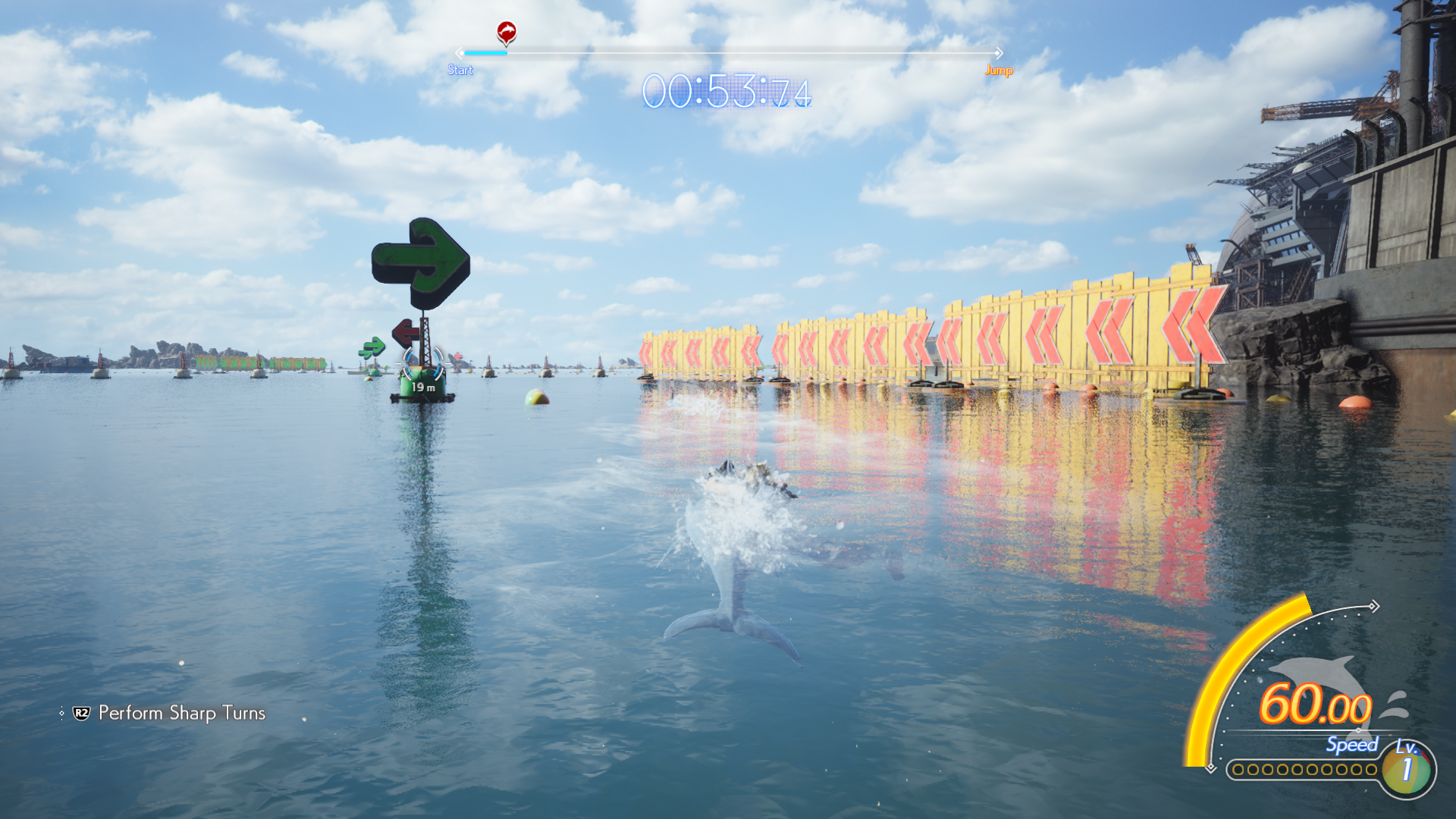1456x819 pixels.
Task: Select the Start label on the course progress bar
Action: click(x=460, y=70)
